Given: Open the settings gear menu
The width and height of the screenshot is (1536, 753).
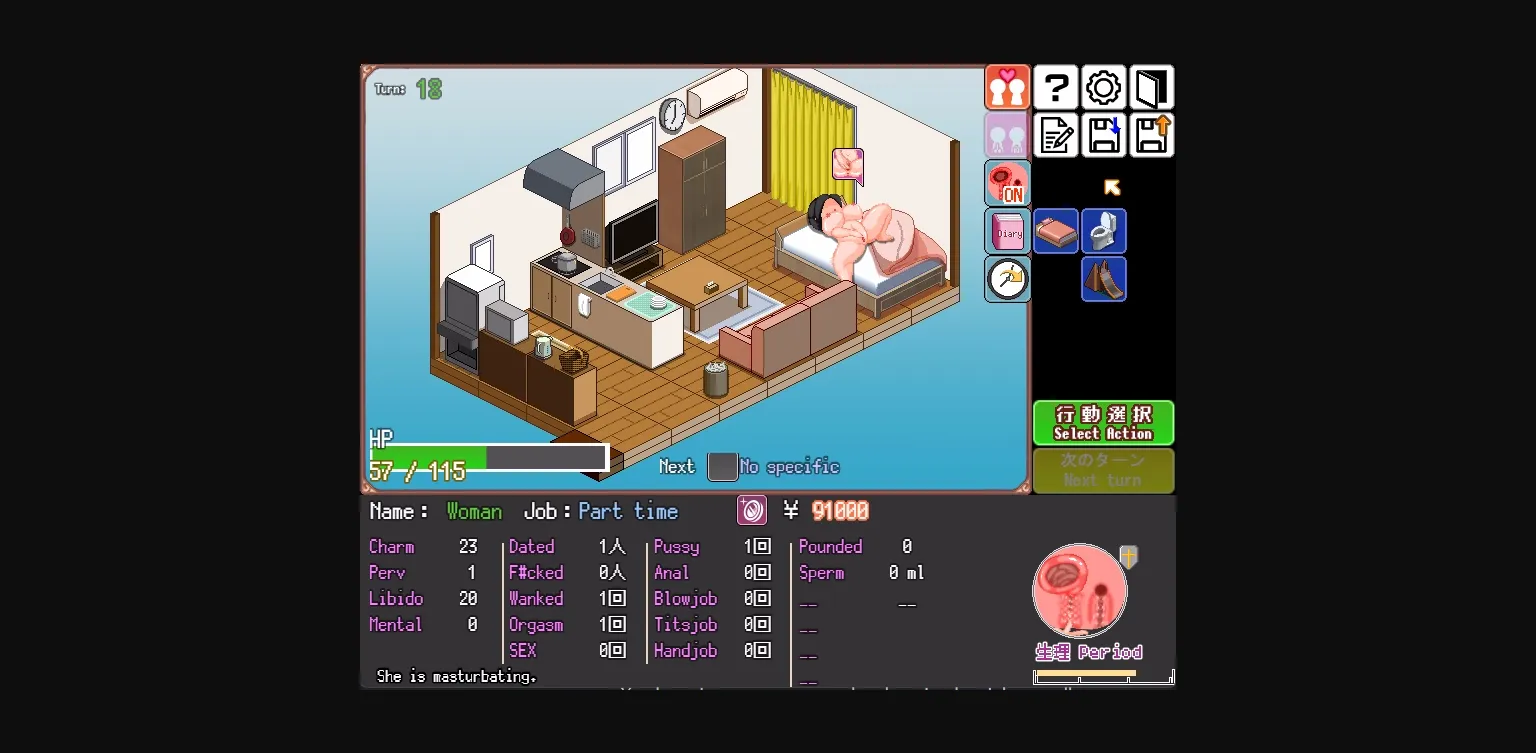Looking at the screenshot, I should click(x=1103, y=87).
